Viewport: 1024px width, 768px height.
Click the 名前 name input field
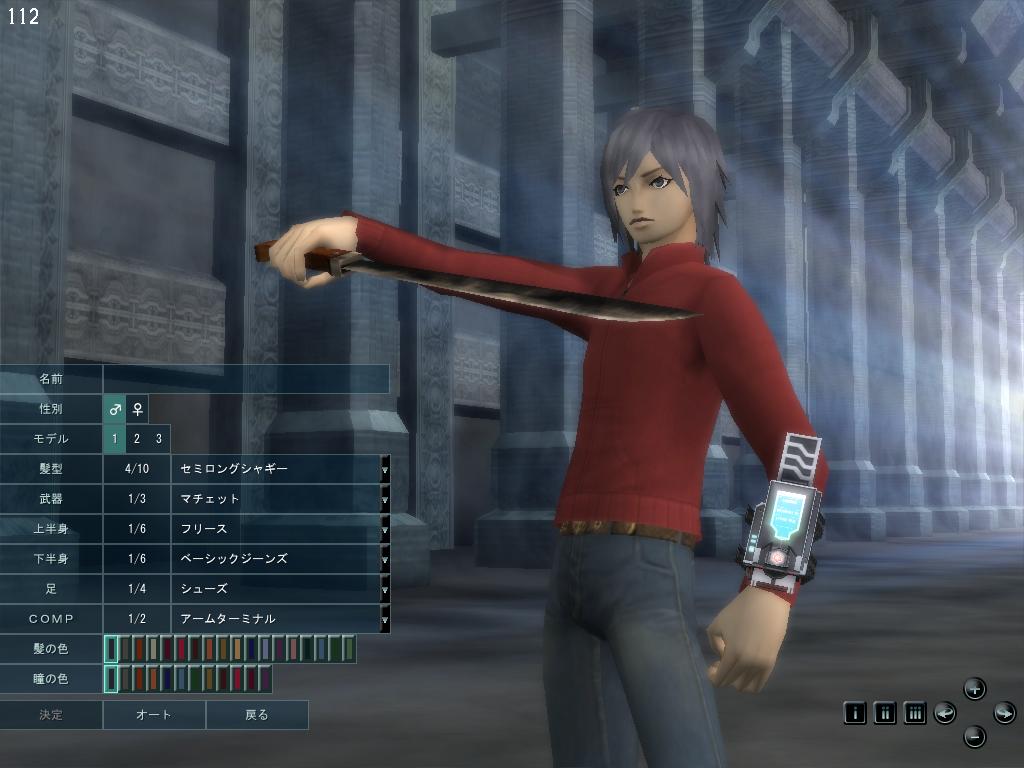pyautogui.click(x=246, y=379)
